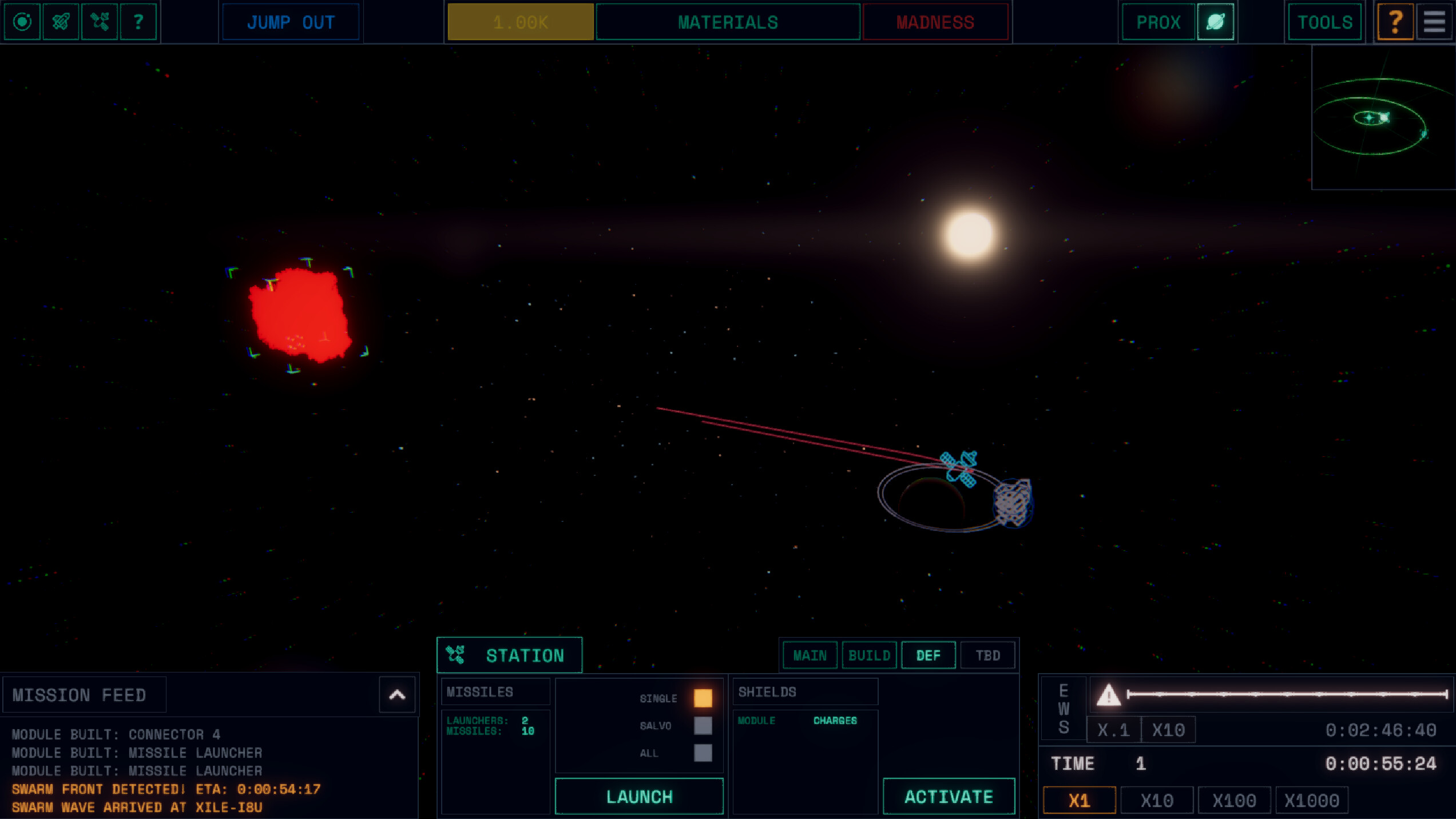Click the satellite icon in the top toolbar
This screenshot has width=1456, height=819.
tap(100, 22)
